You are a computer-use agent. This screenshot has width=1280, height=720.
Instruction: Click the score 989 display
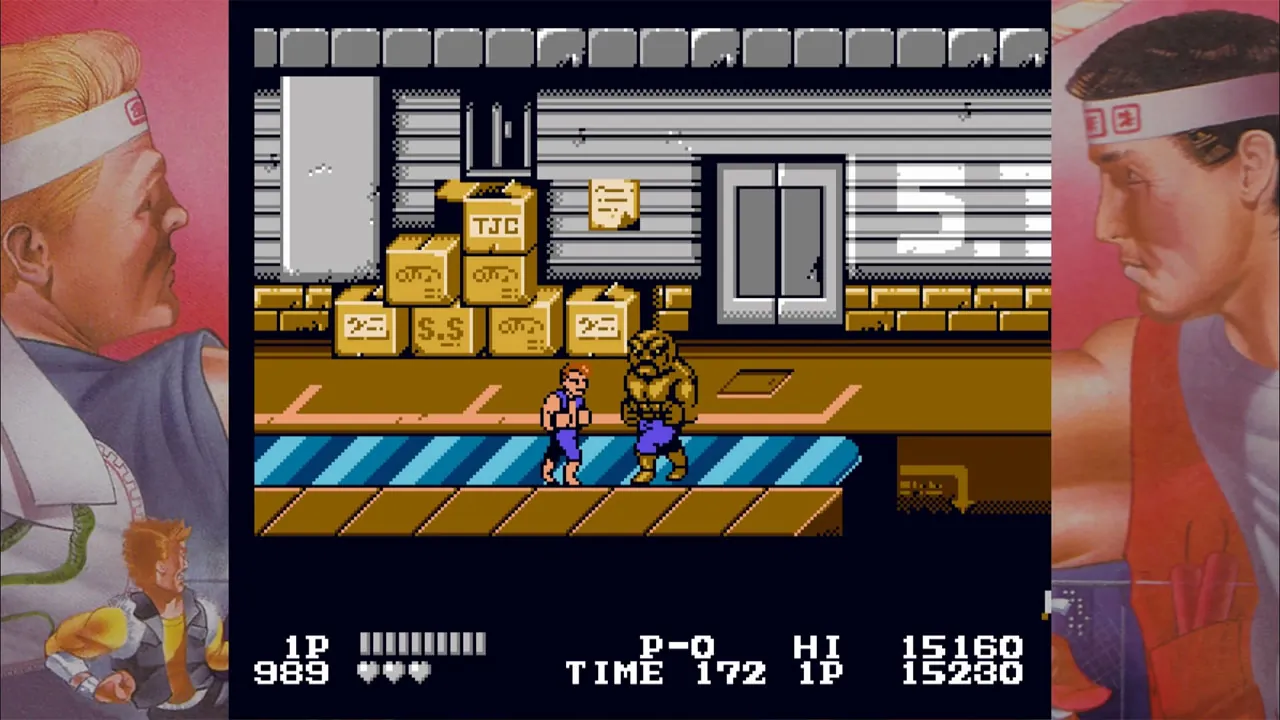(292, 674)
